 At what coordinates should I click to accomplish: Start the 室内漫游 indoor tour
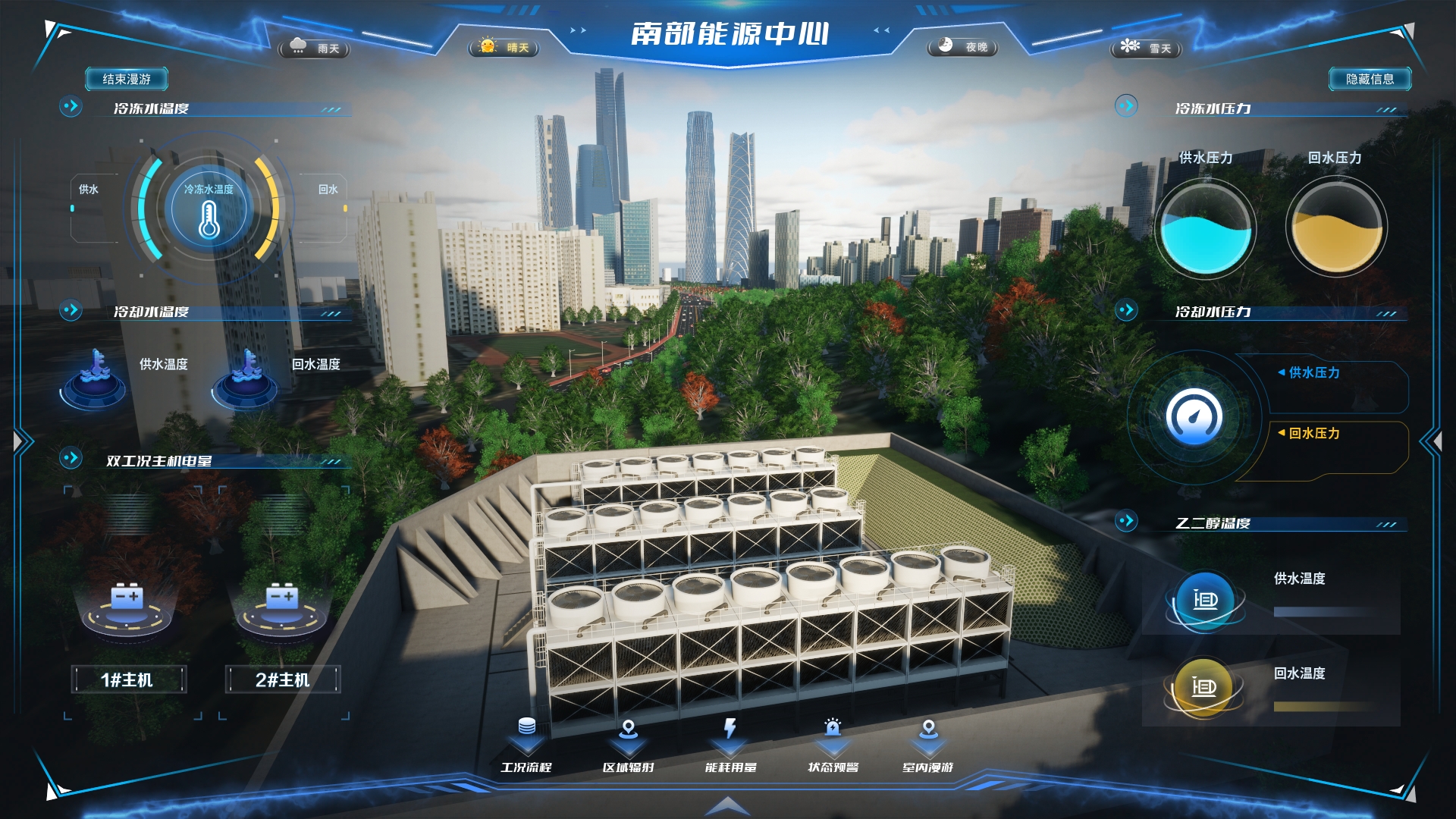tap(928, 745)
